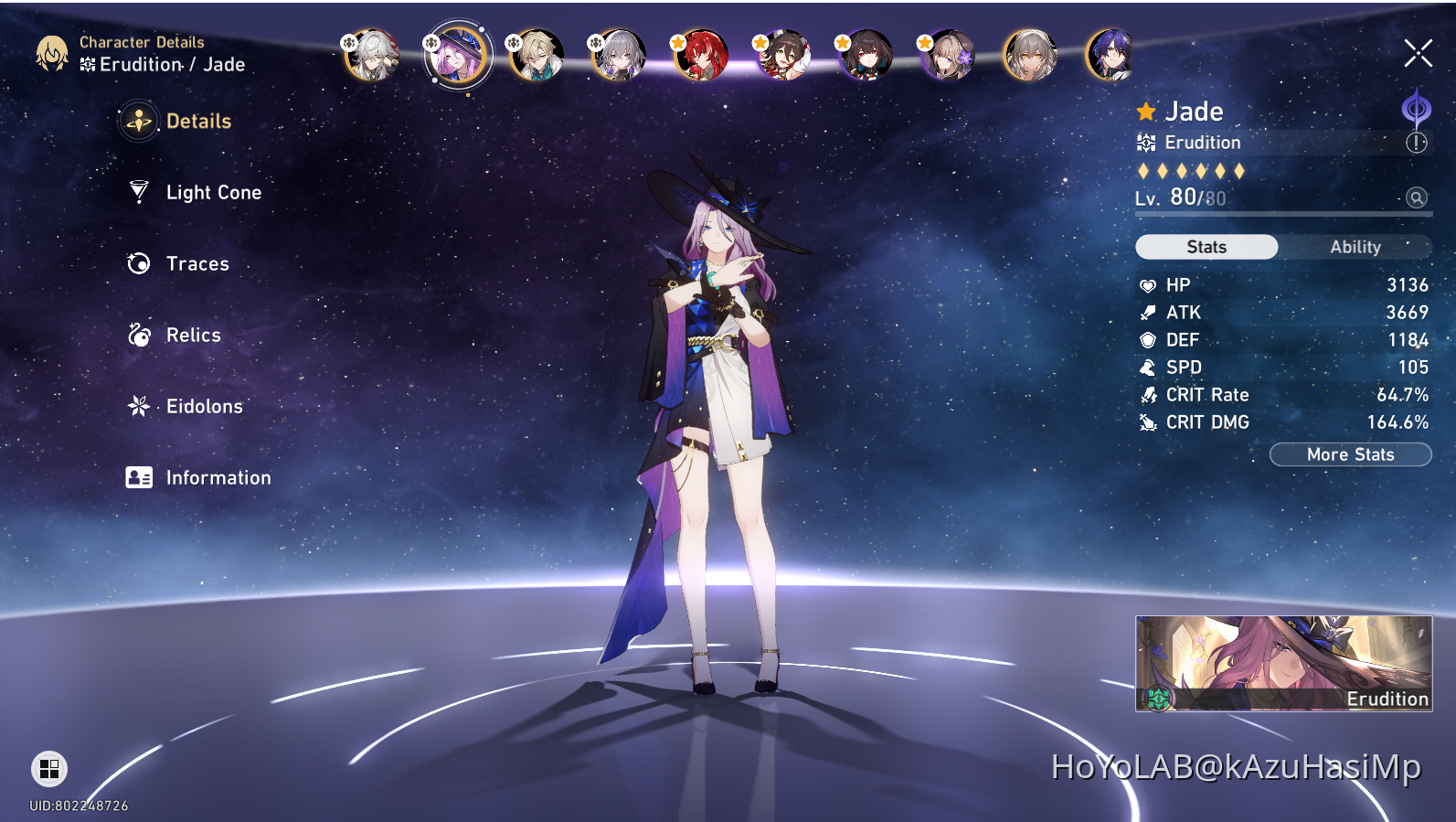
Task: Open the grid menu icon at bottom left
Action: (x=48, y=769)
